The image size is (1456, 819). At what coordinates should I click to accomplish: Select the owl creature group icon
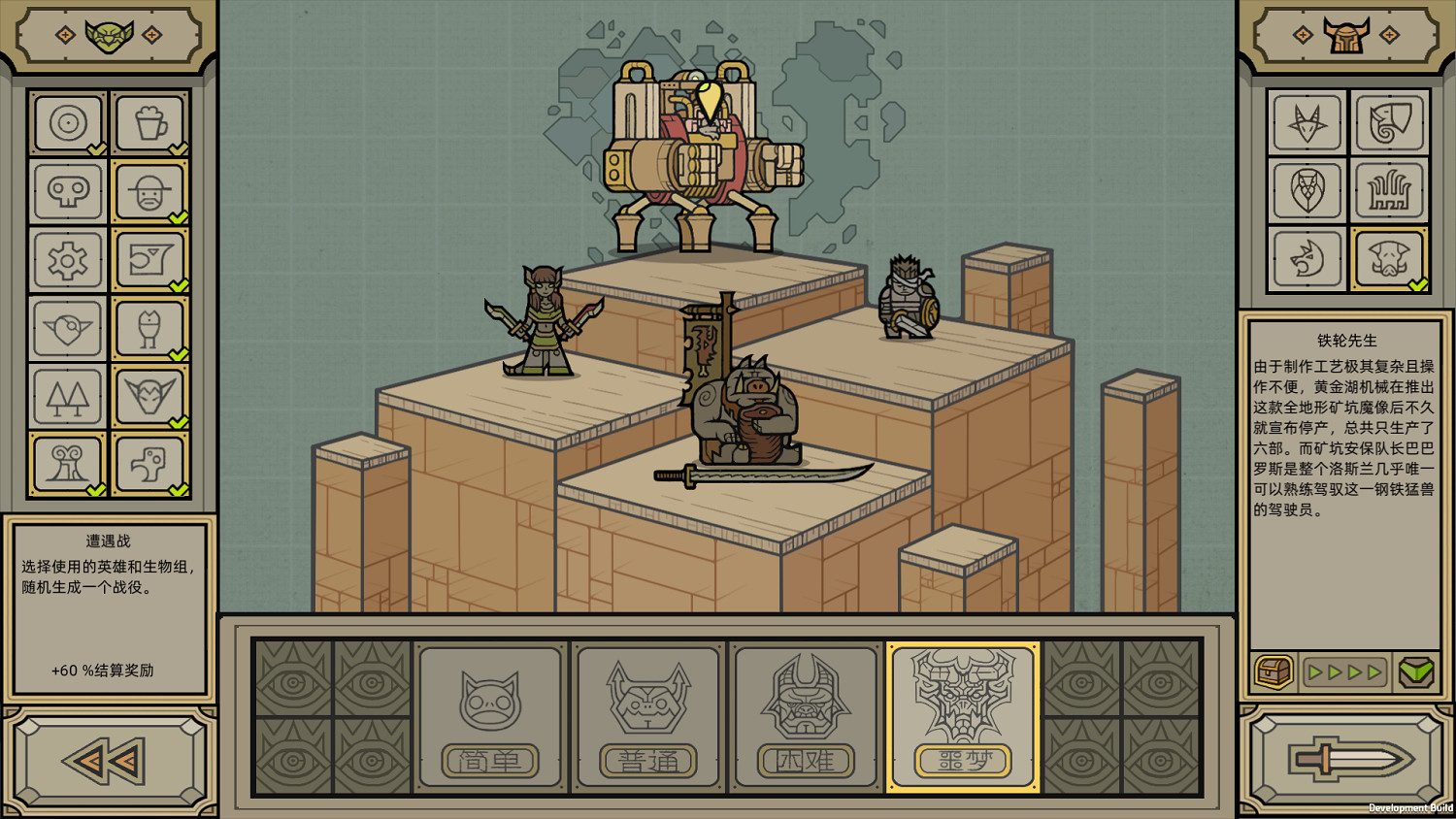pos(1307,191)
